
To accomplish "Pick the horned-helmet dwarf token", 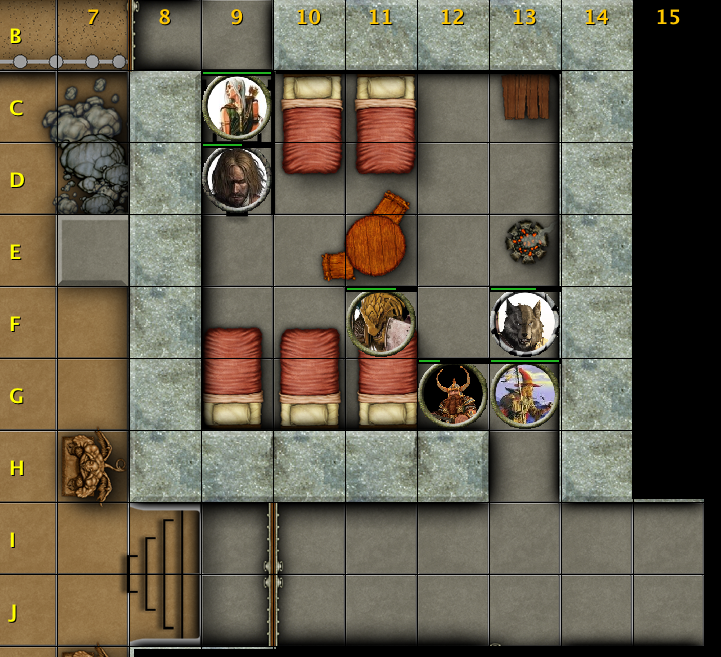I will [x=453, y=394].
